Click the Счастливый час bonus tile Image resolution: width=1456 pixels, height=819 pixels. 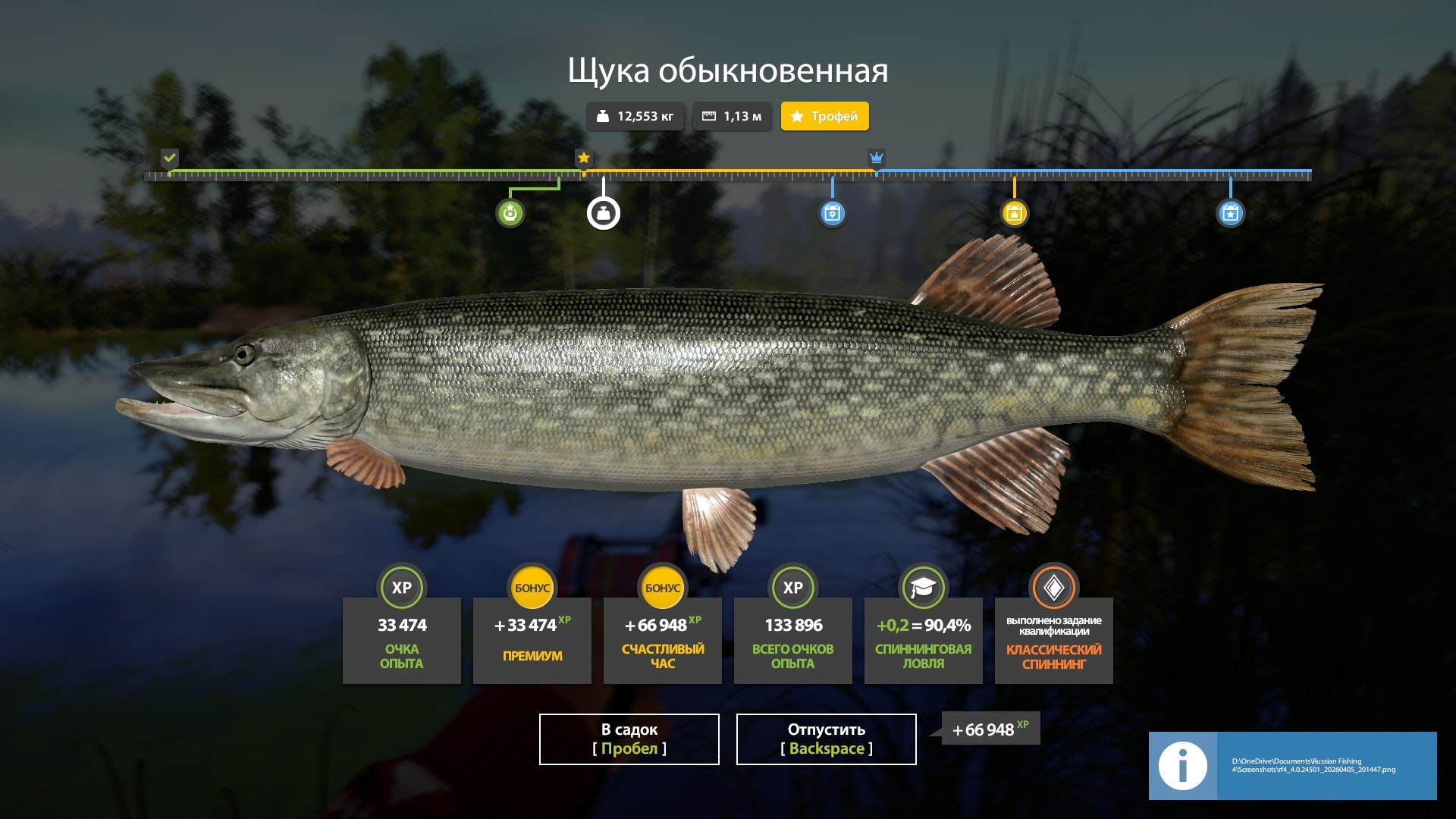point(662,640)
